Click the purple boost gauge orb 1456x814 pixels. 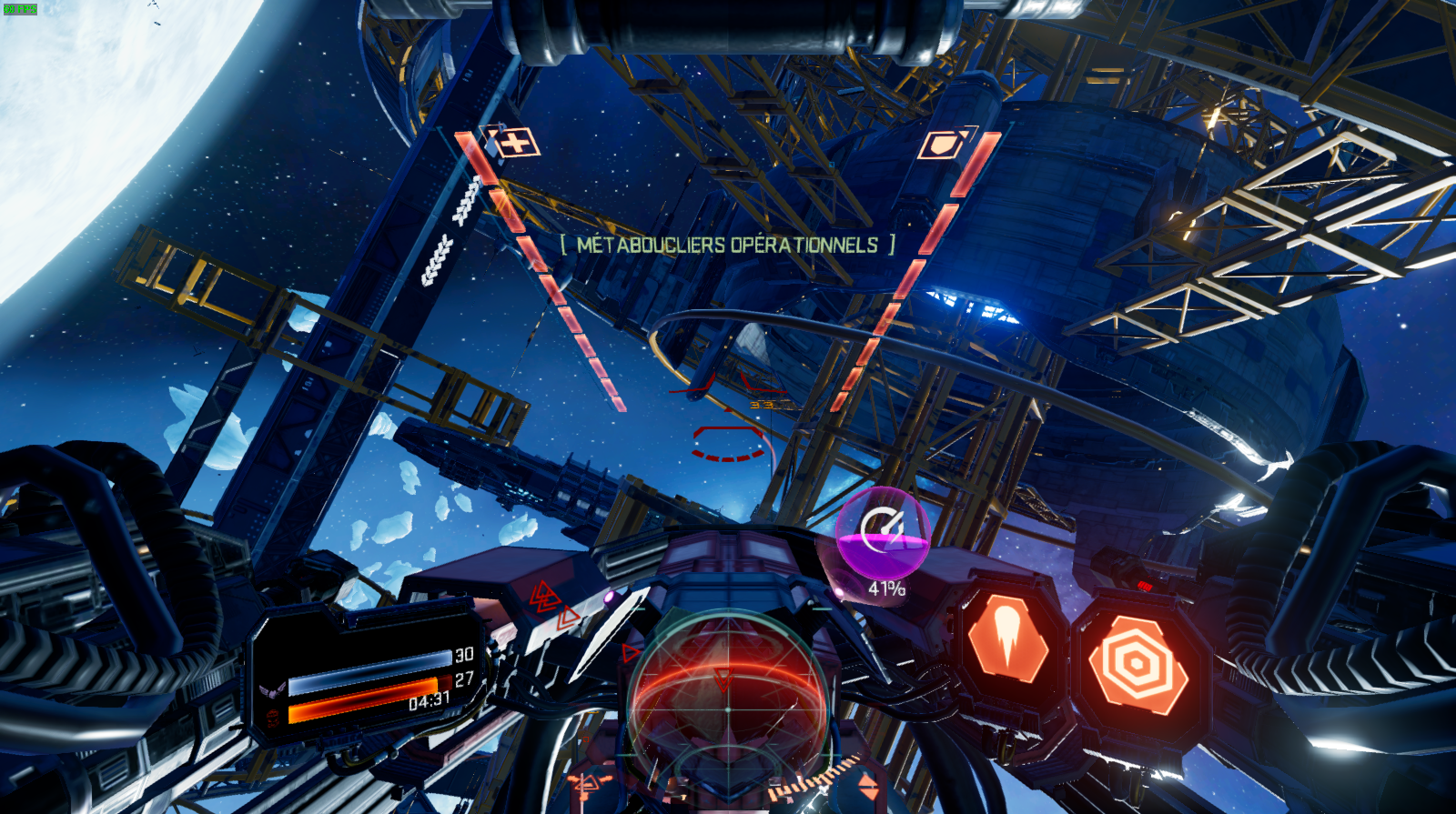coord(882,532)
